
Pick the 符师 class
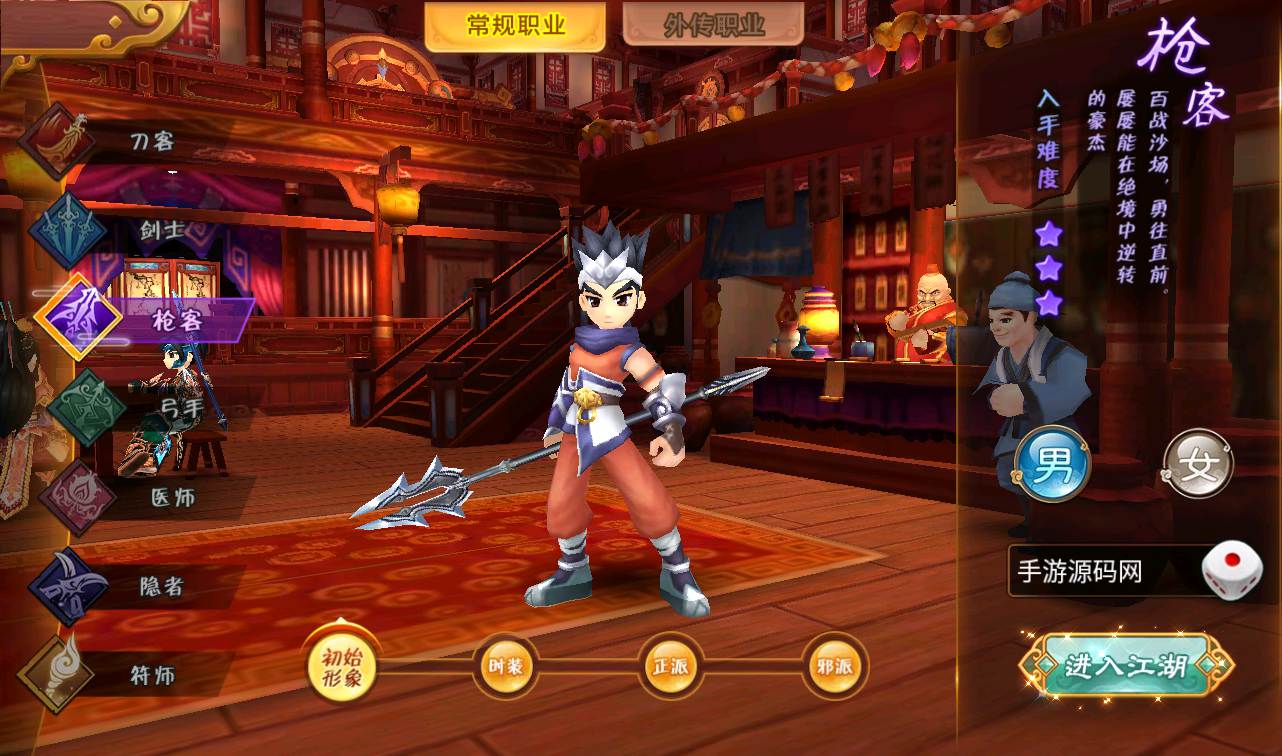tap(152, 675)
